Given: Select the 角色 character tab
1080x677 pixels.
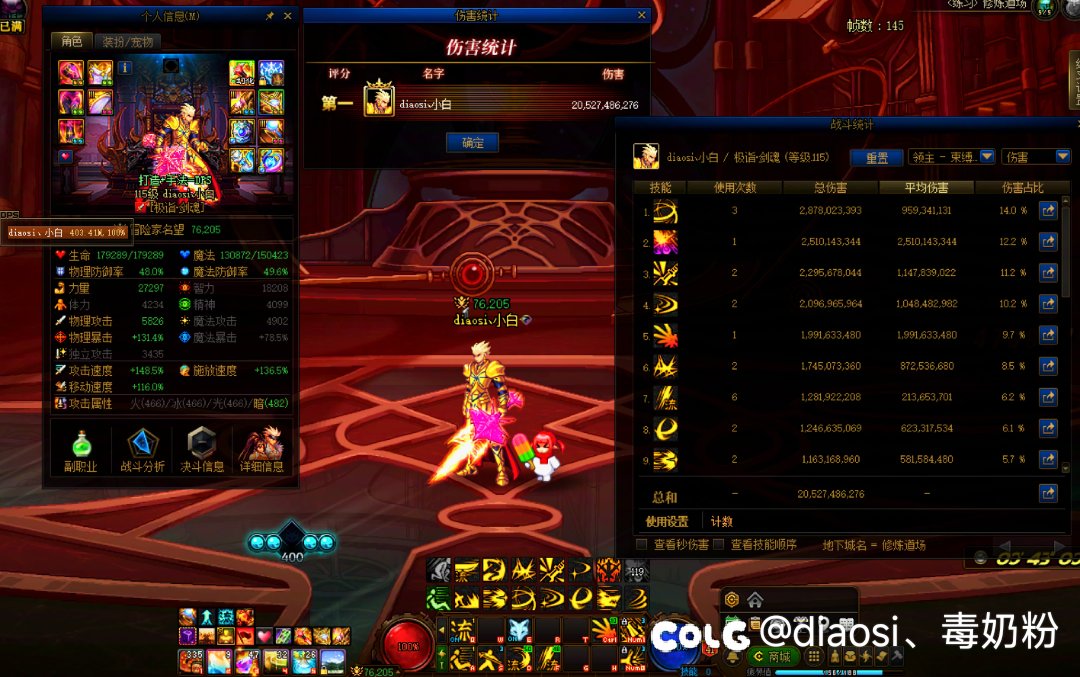Looking at the screenshot, I should pos(72,42).
